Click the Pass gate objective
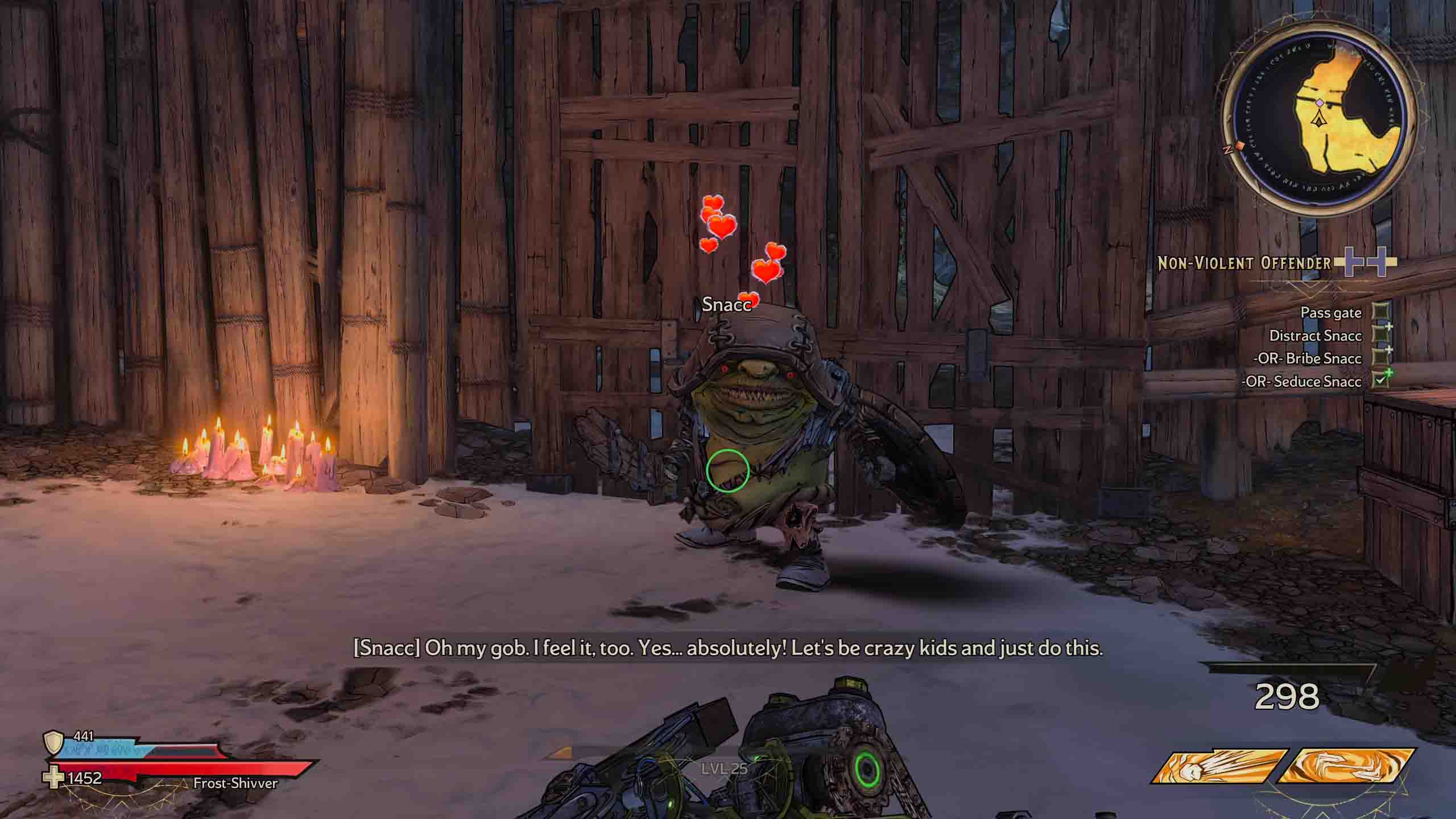This screenshot has width=1456, height=819. (x=1330, y=313)
